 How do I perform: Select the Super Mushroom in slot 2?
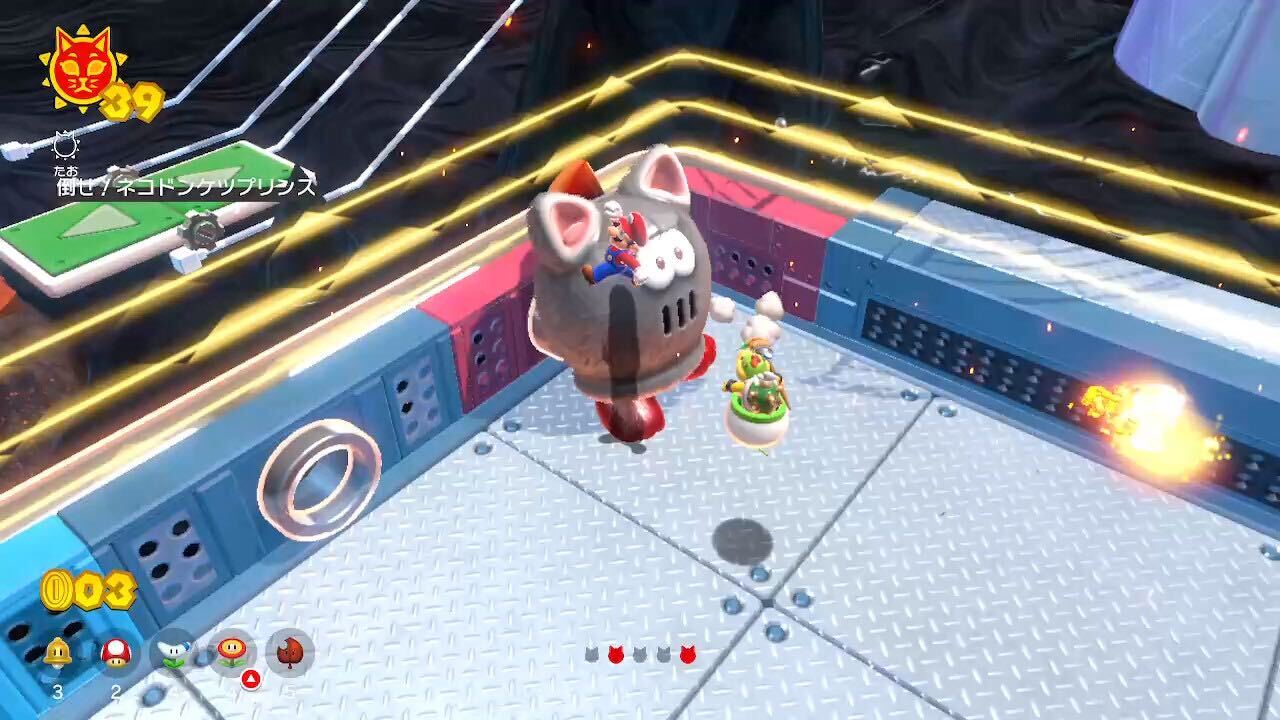(x=117, y=652)
